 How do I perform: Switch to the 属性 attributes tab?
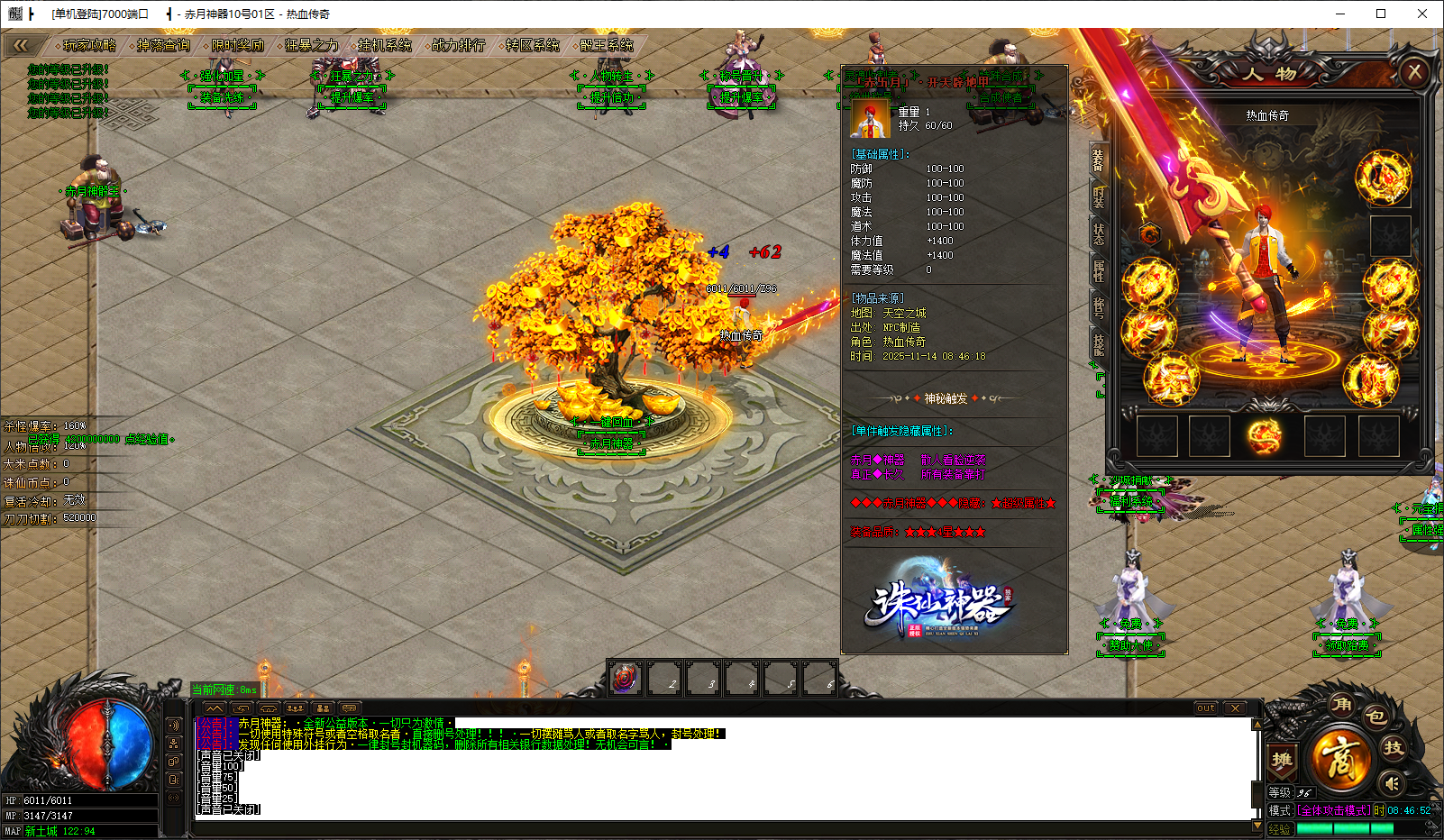[x=1098, y=270]
